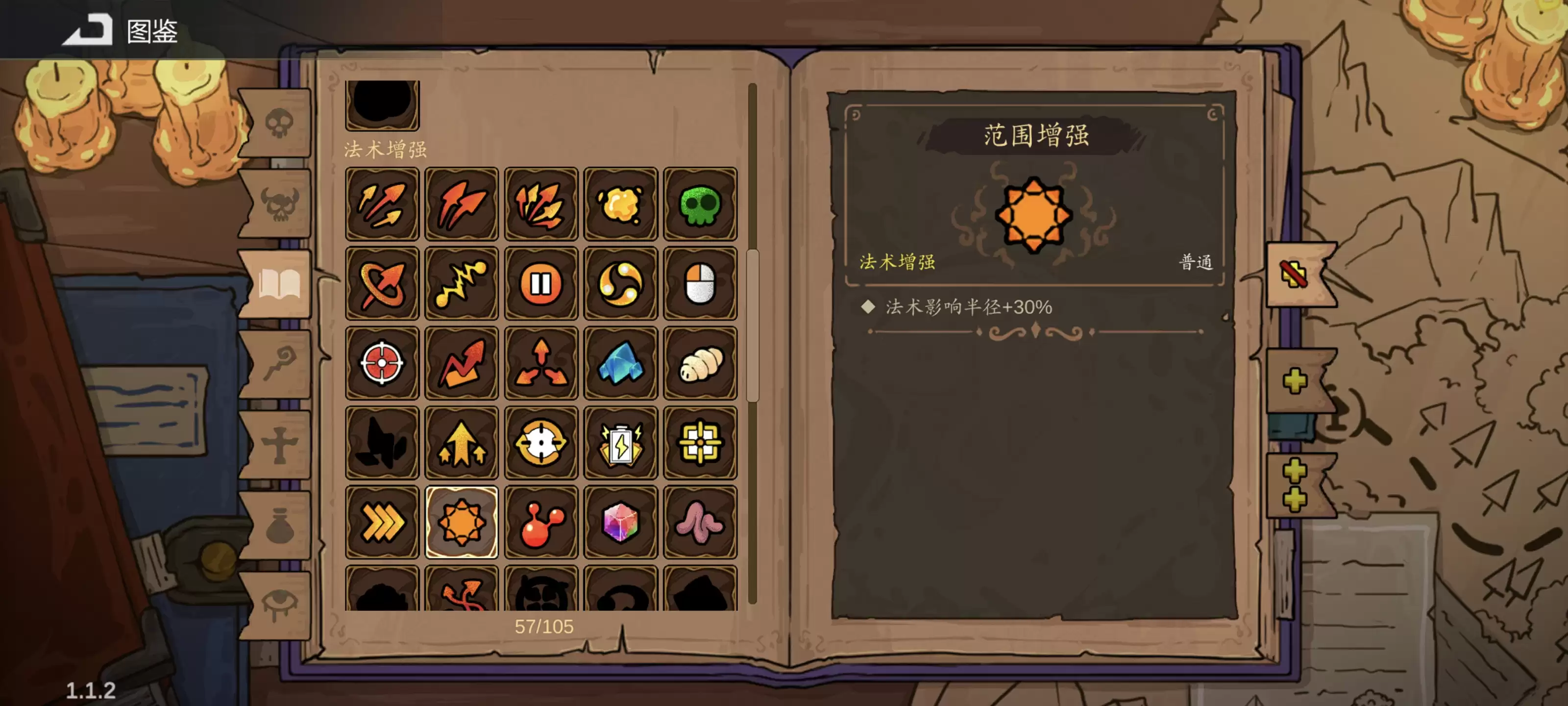
Task: Select the red molecule enhancement icon
Action: [x=541, y=522]
